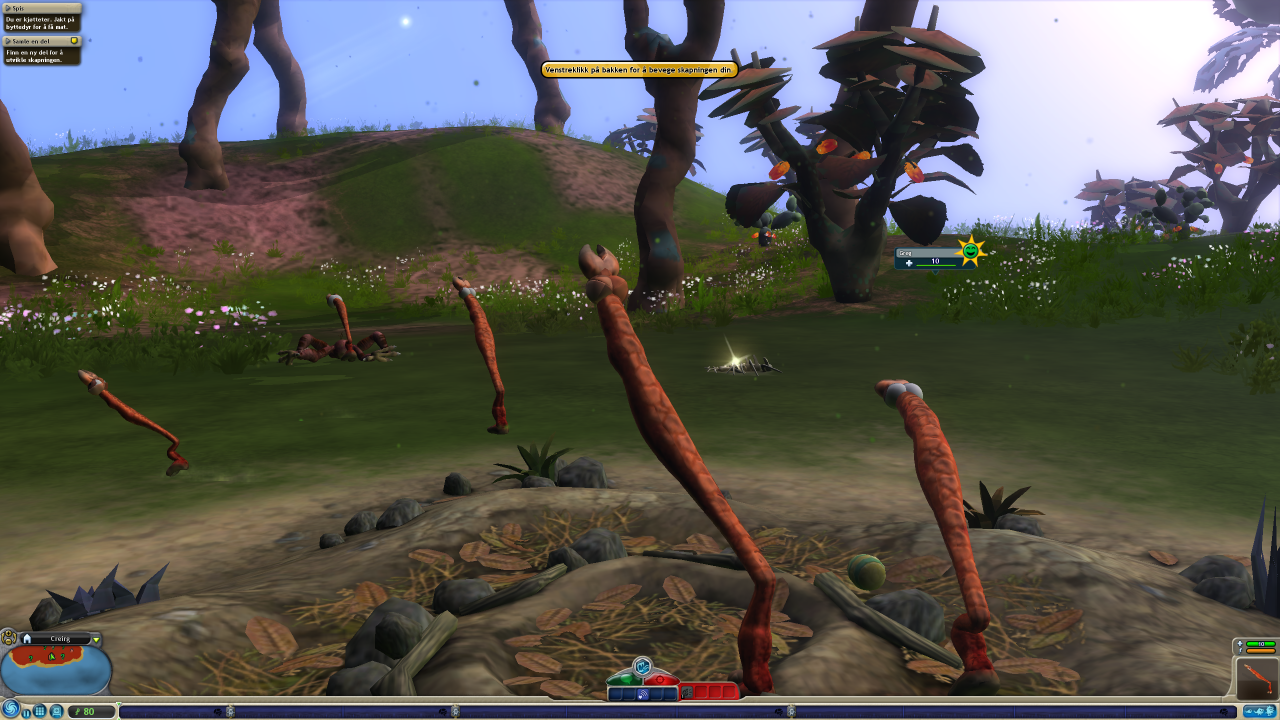Click the home nest icon beside Creirg
This screenshot has height=720, width=1280.
click(x=27, y=638)
